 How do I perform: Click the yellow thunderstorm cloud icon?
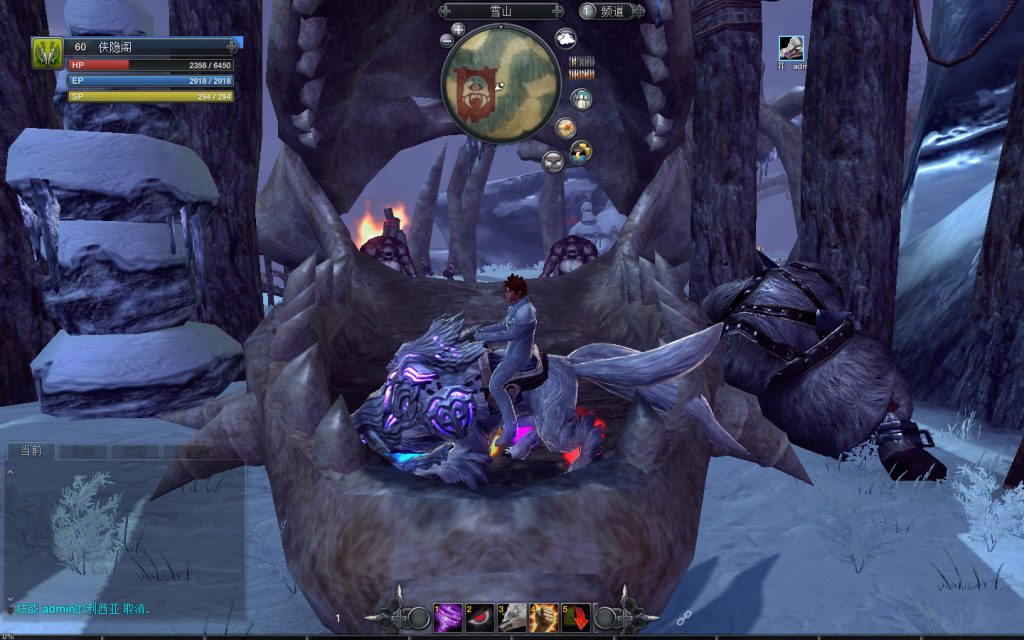(581, 152)
